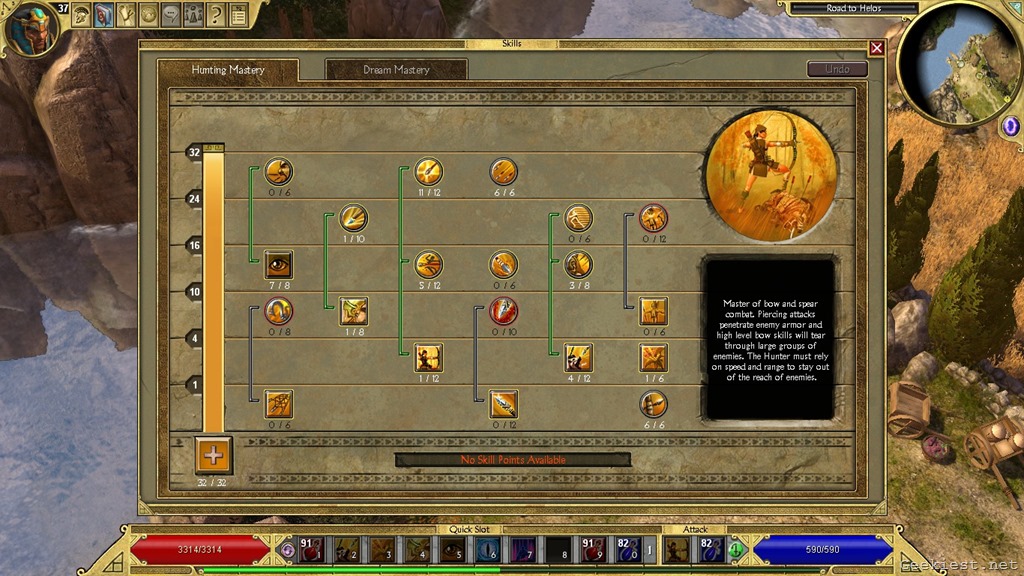Image resolution: width=1024 pixels, height=576 pixels.
Task: Pick the skill showing 4 / 12
Action: click(x=578, y=357)
